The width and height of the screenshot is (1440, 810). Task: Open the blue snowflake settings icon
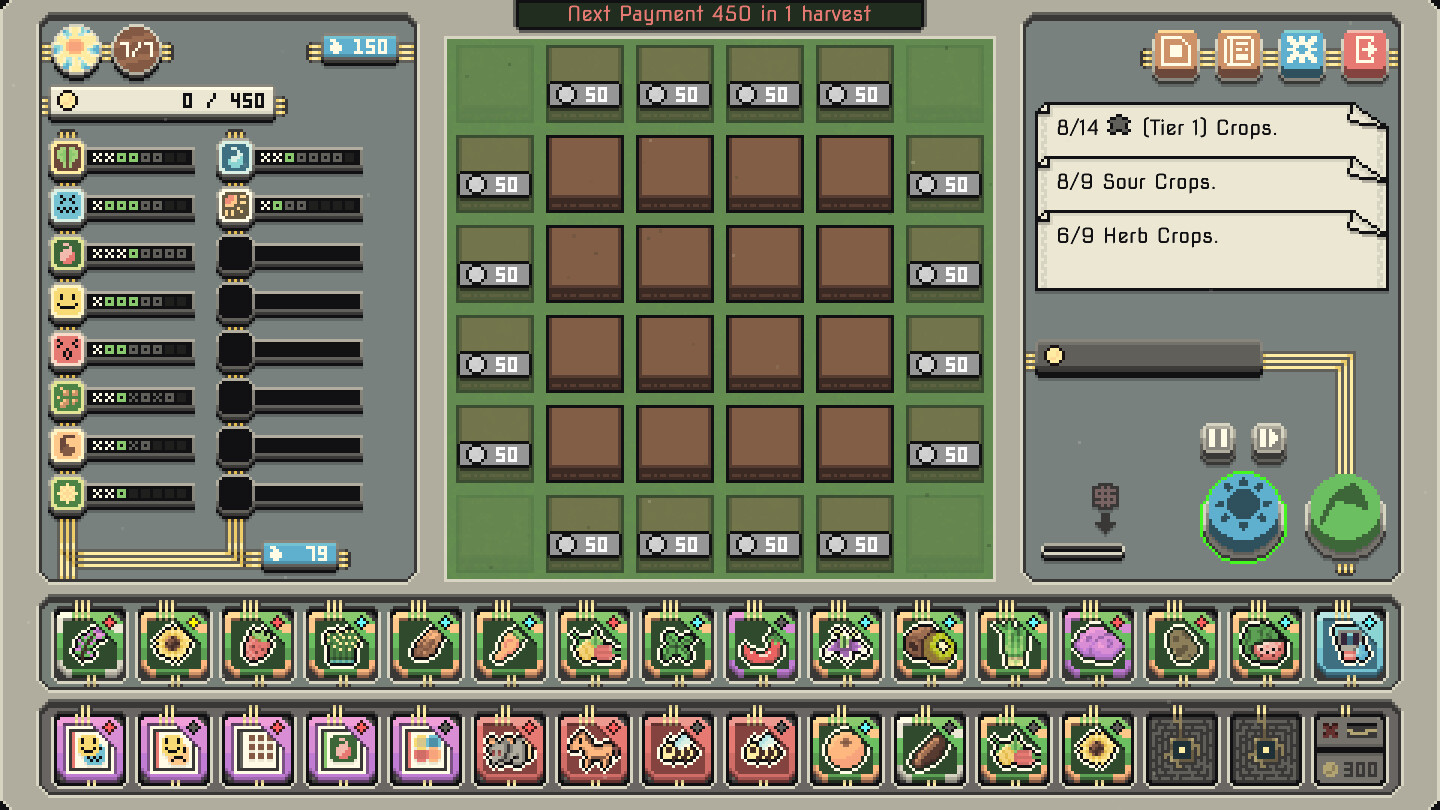pos(1301,55)
